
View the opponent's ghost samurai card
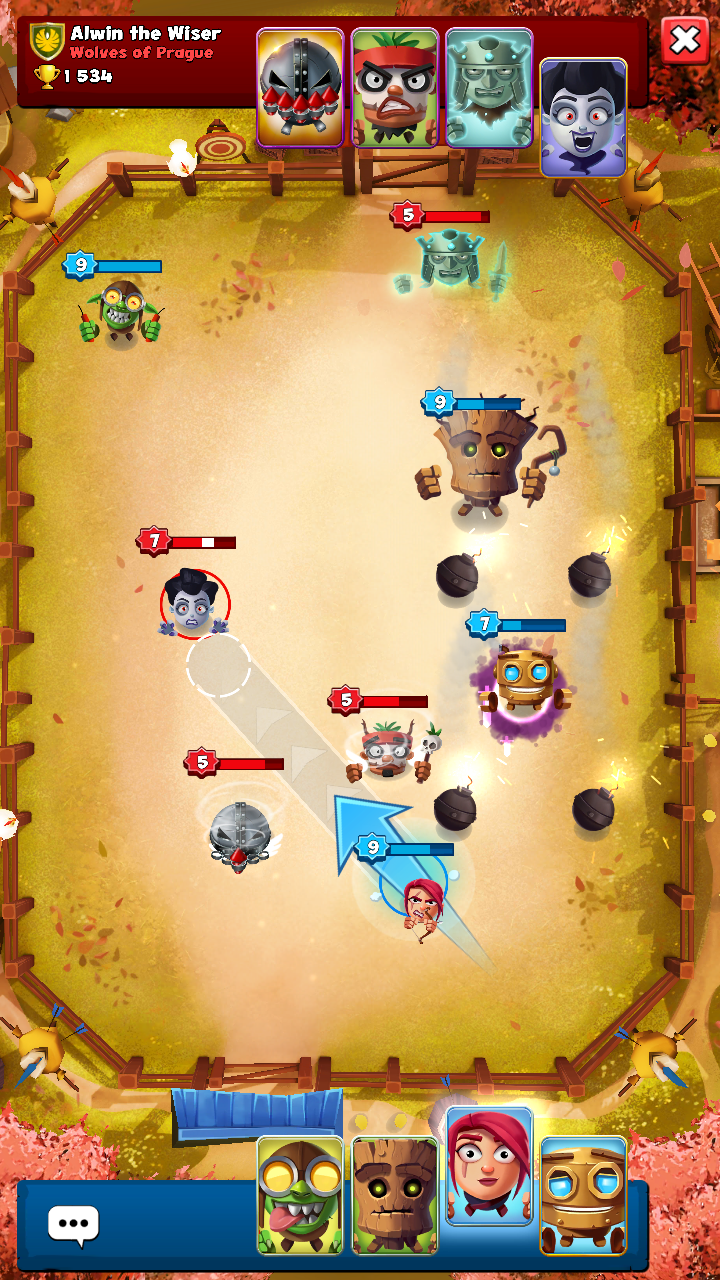[489, 88]
